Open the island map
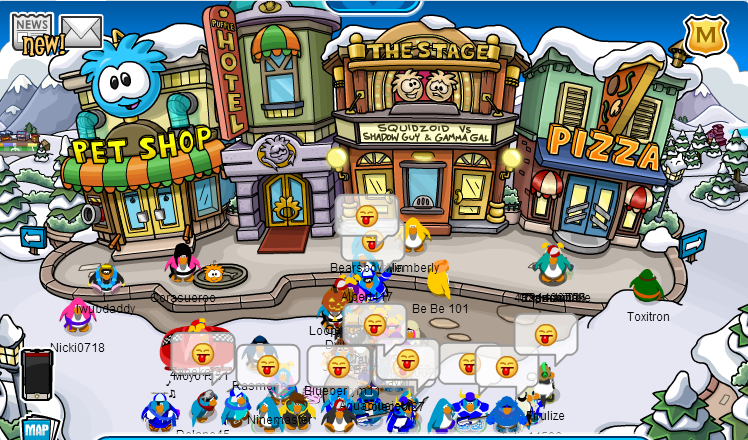748x440 pixels. [x=36, y=428]
